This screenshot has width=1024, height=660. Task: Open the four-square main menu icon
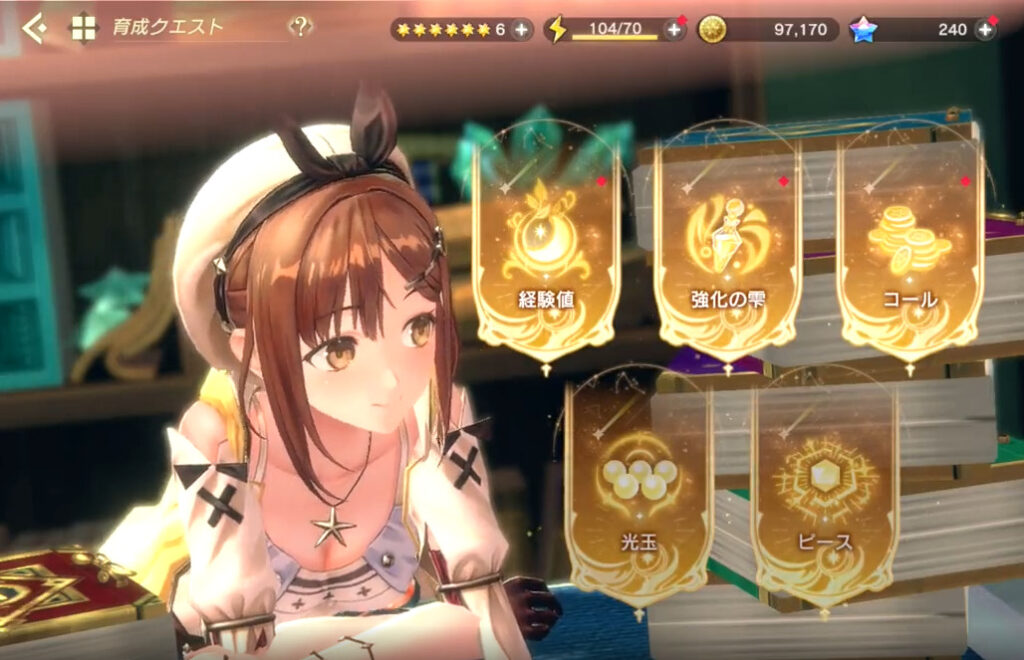click(83, 28)
